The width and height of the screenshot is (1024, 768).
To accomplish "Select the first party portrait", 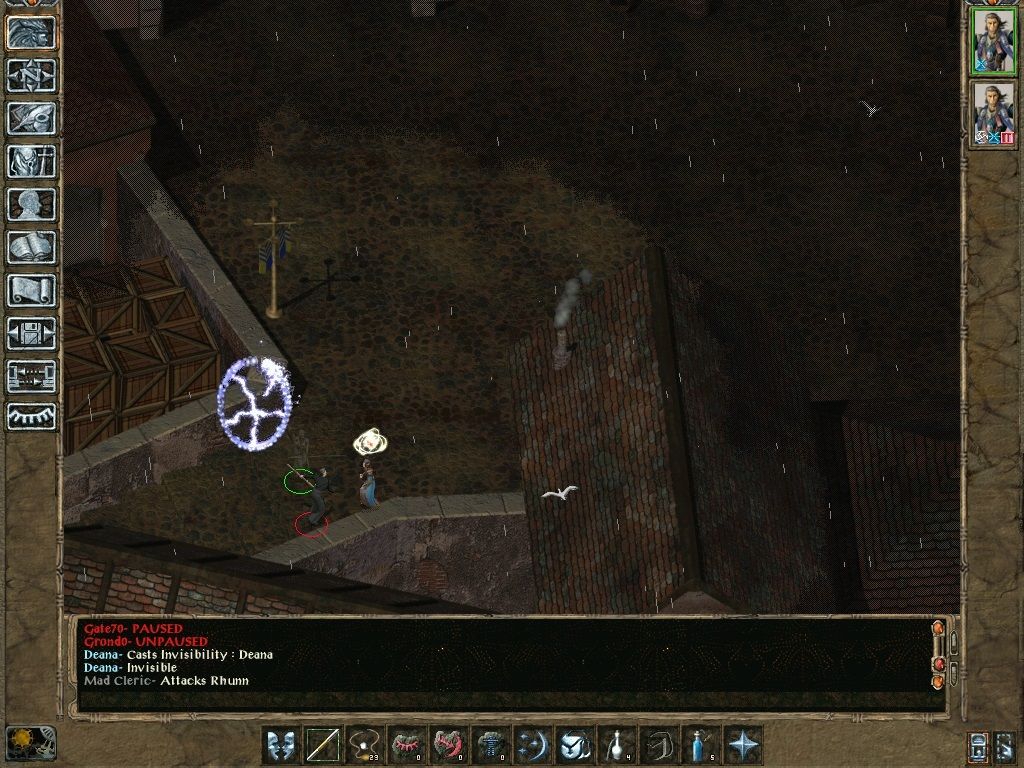I will [x=994, y=42].
